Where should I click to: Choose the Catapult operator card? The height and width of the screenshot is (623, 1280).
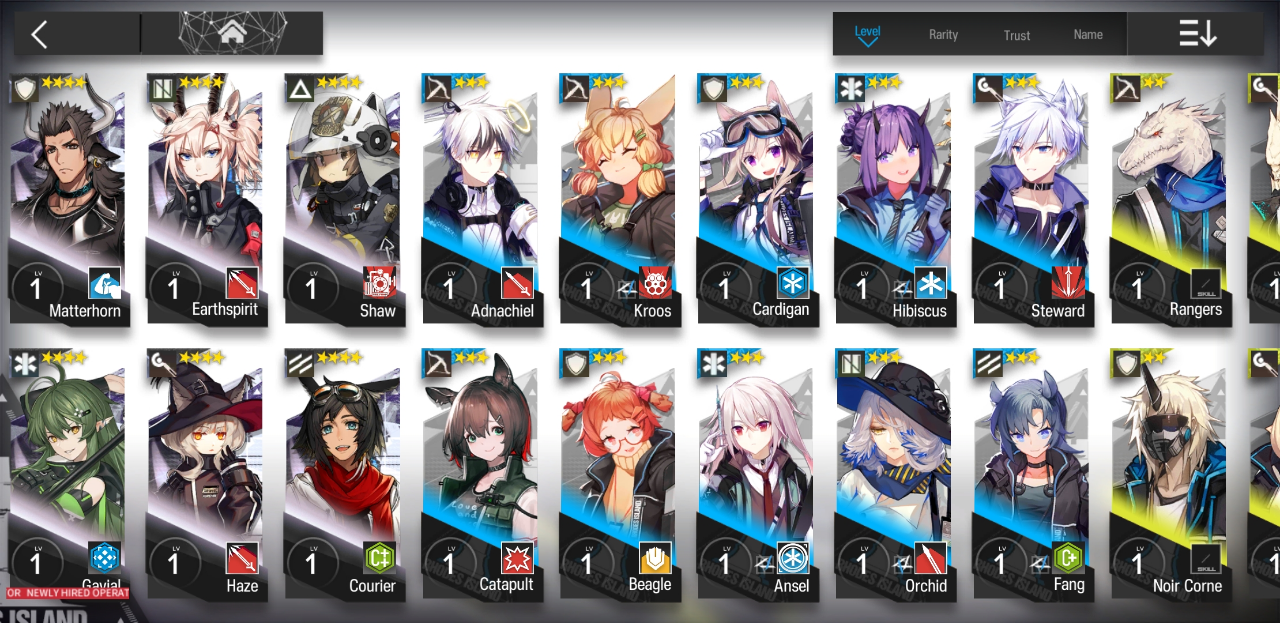481,475
